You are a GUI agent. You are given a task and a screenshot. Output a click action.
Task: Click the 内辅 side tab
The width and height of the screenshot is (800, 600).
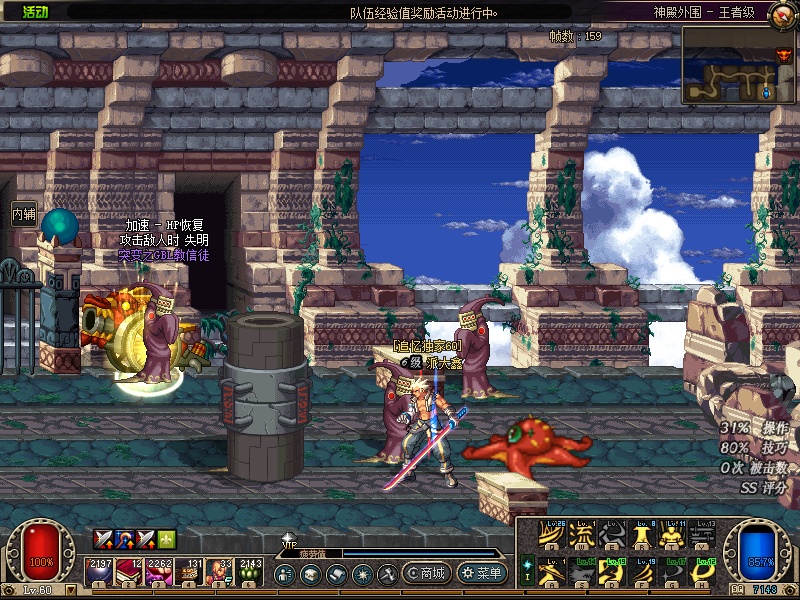tap(23, 213)
